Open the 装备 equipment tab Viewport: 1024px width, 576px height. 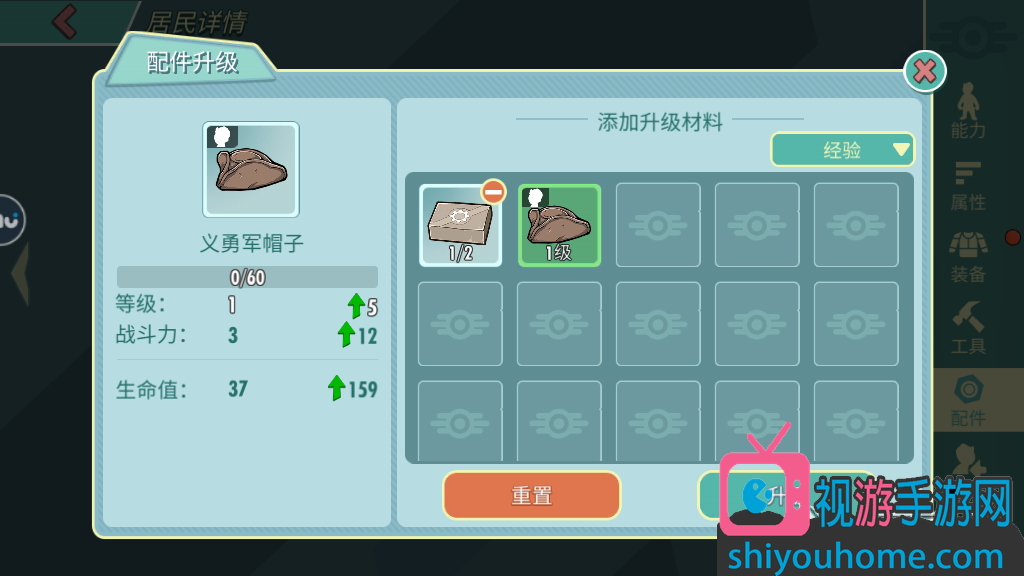click(968, 257)
